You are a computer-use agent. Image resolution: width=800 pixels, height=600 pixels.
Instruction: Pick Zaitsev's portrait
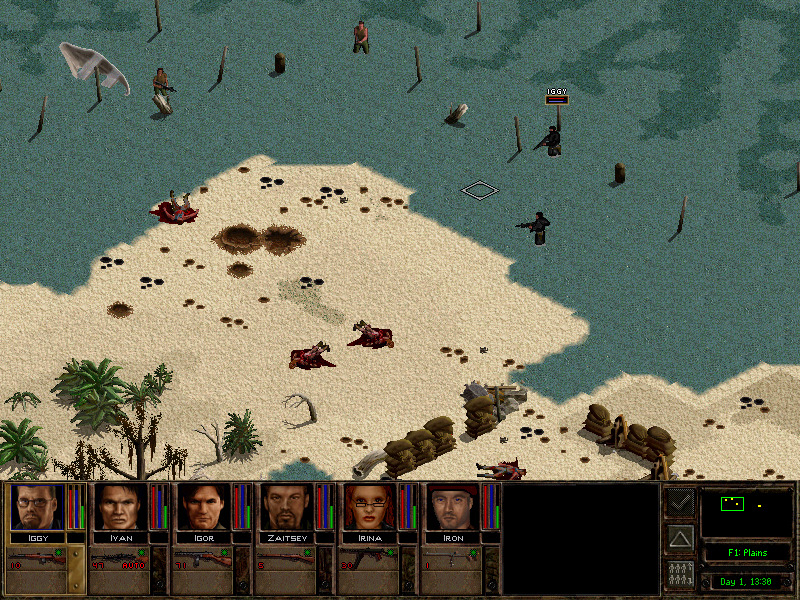(285, 507)
